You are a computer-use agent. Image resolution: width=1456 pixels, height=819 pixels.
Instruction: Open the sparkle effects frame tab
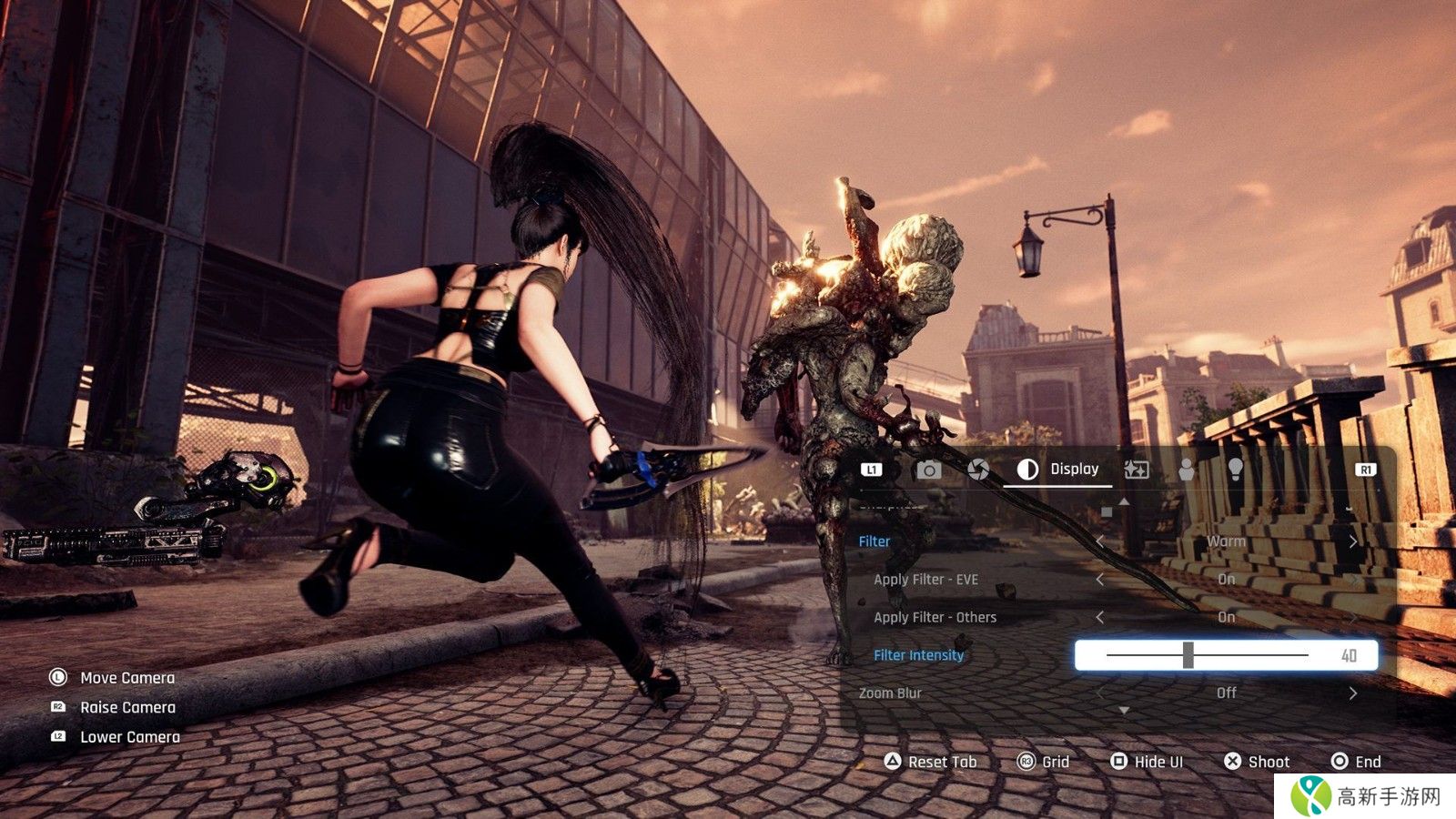click(1137, 470)
